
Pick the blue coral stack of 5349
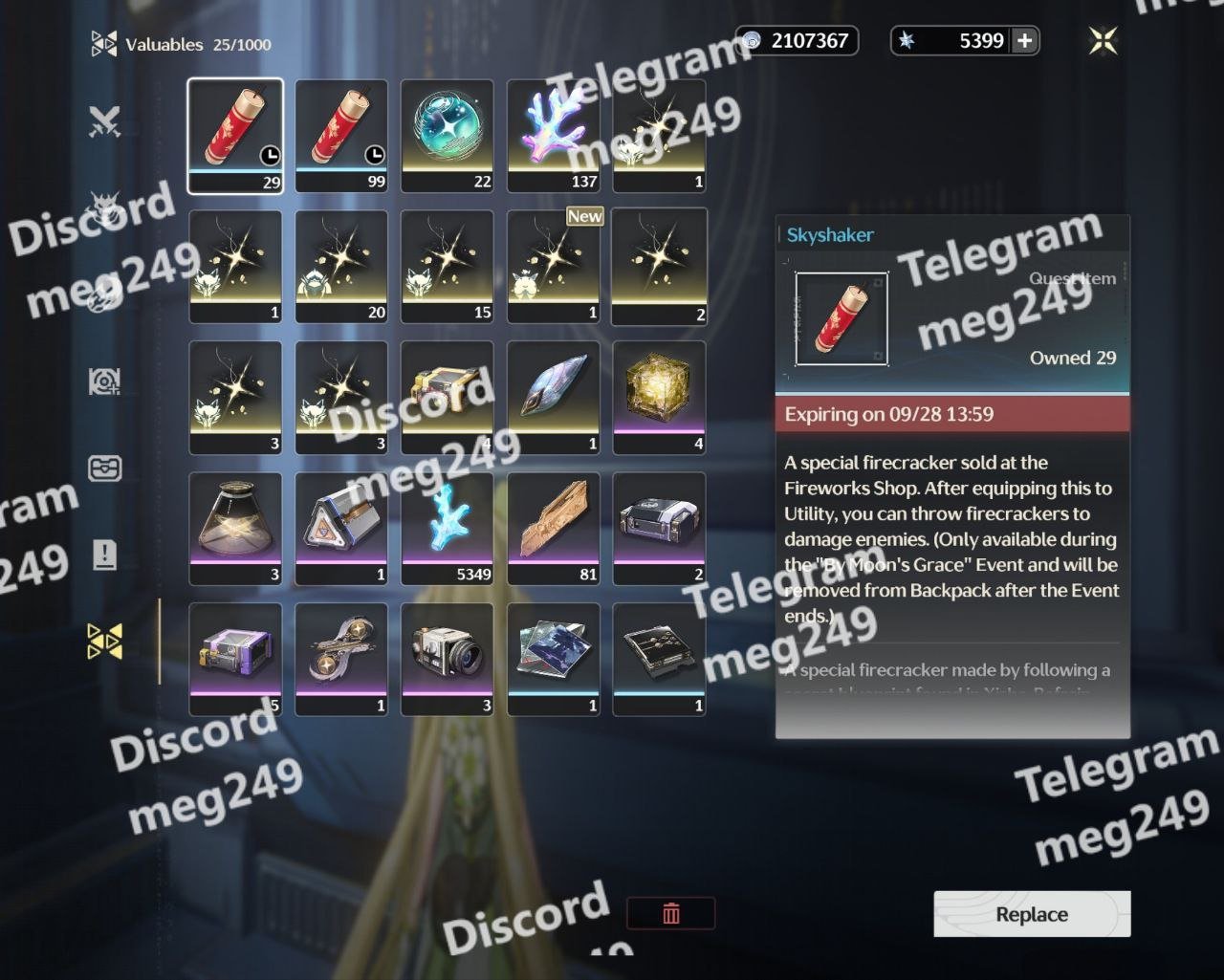pyautogui.click(x=448, y=529)
